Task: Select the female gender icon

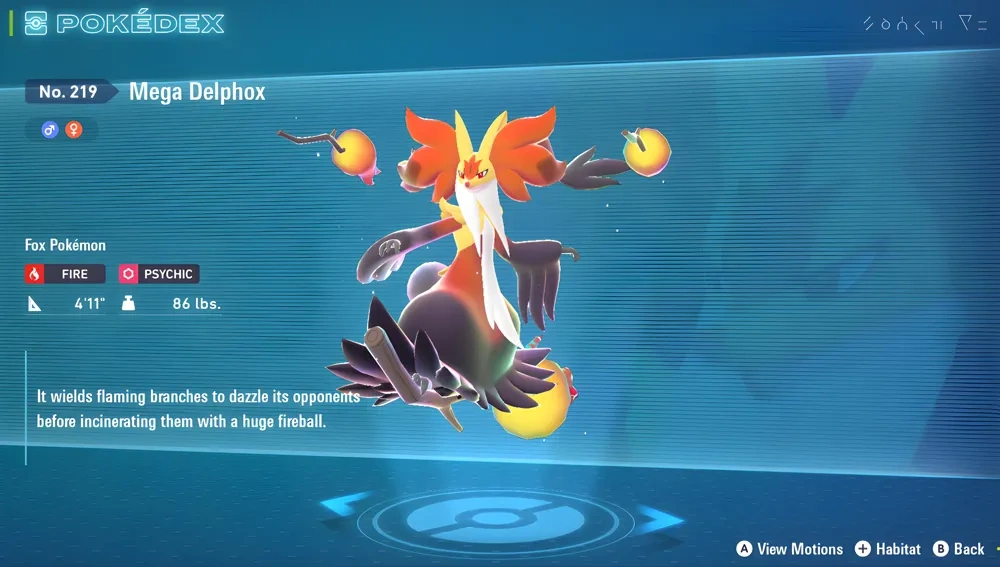Action: (x=73, y=130)
